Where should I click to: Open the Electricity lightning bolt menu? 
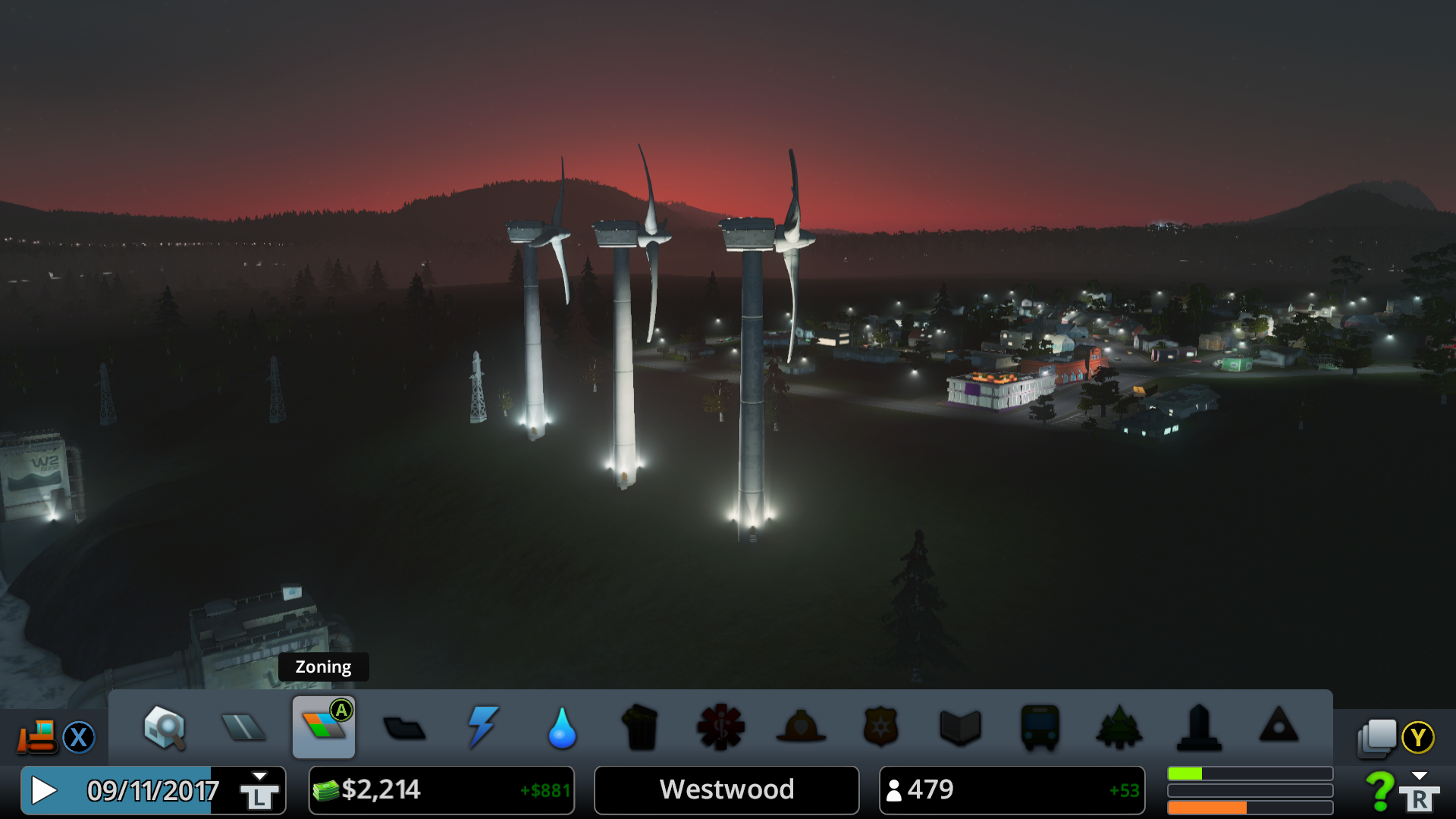tap(483, 728)
